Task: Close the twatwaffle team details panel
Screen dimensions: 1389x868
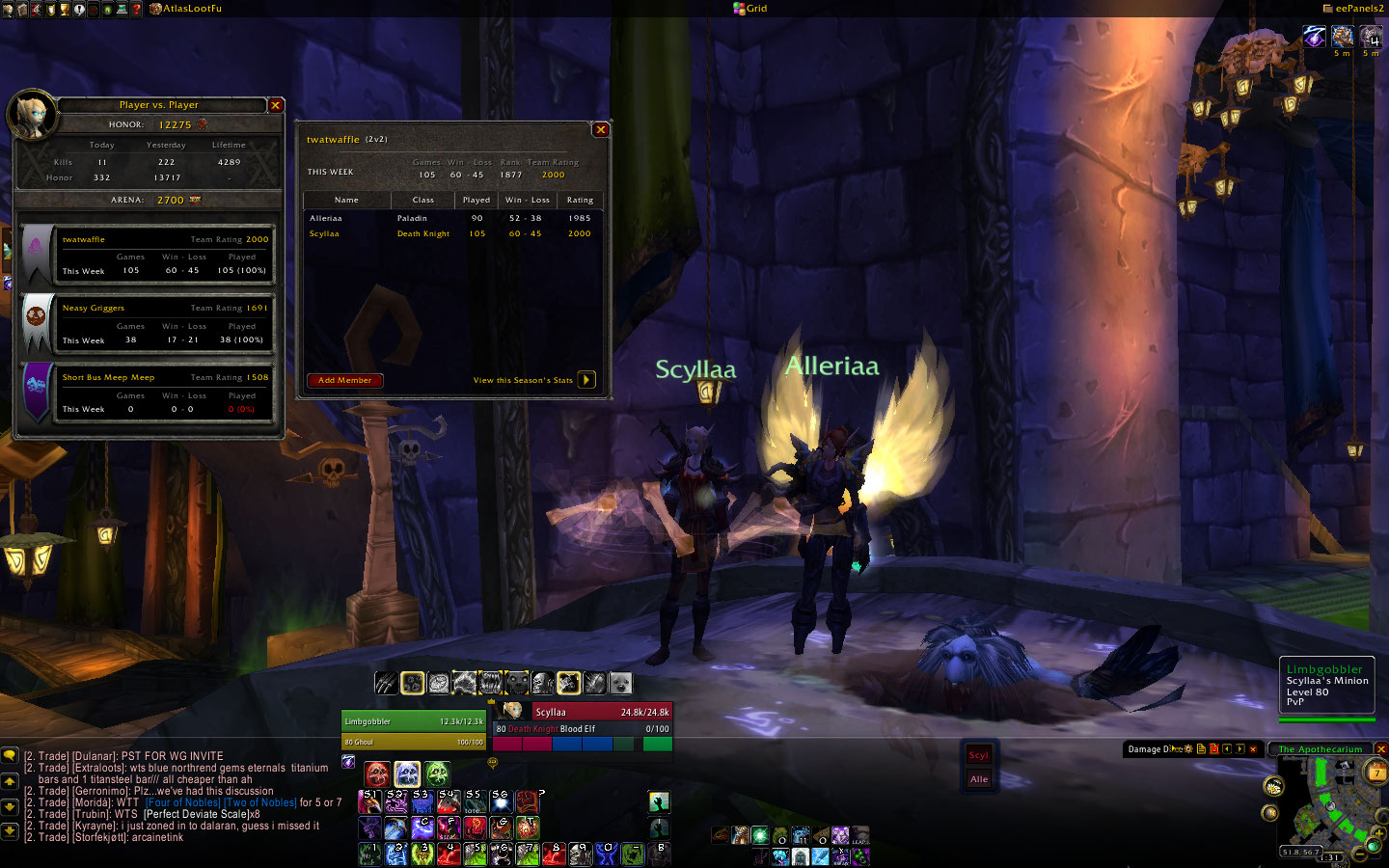Action: (x=601, y=129)
